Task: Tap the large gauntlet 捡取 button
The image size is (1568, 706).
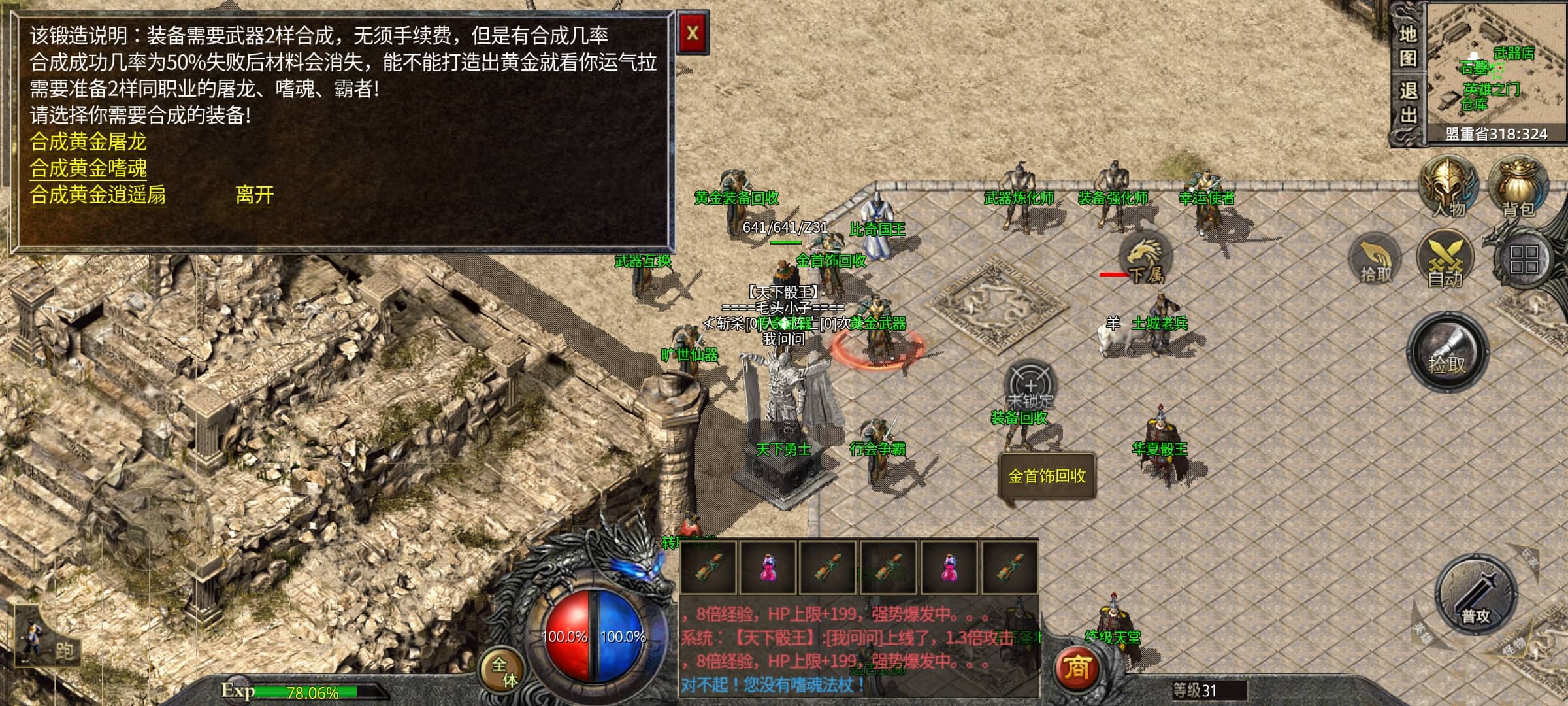Action: [x=1447, y=352]
